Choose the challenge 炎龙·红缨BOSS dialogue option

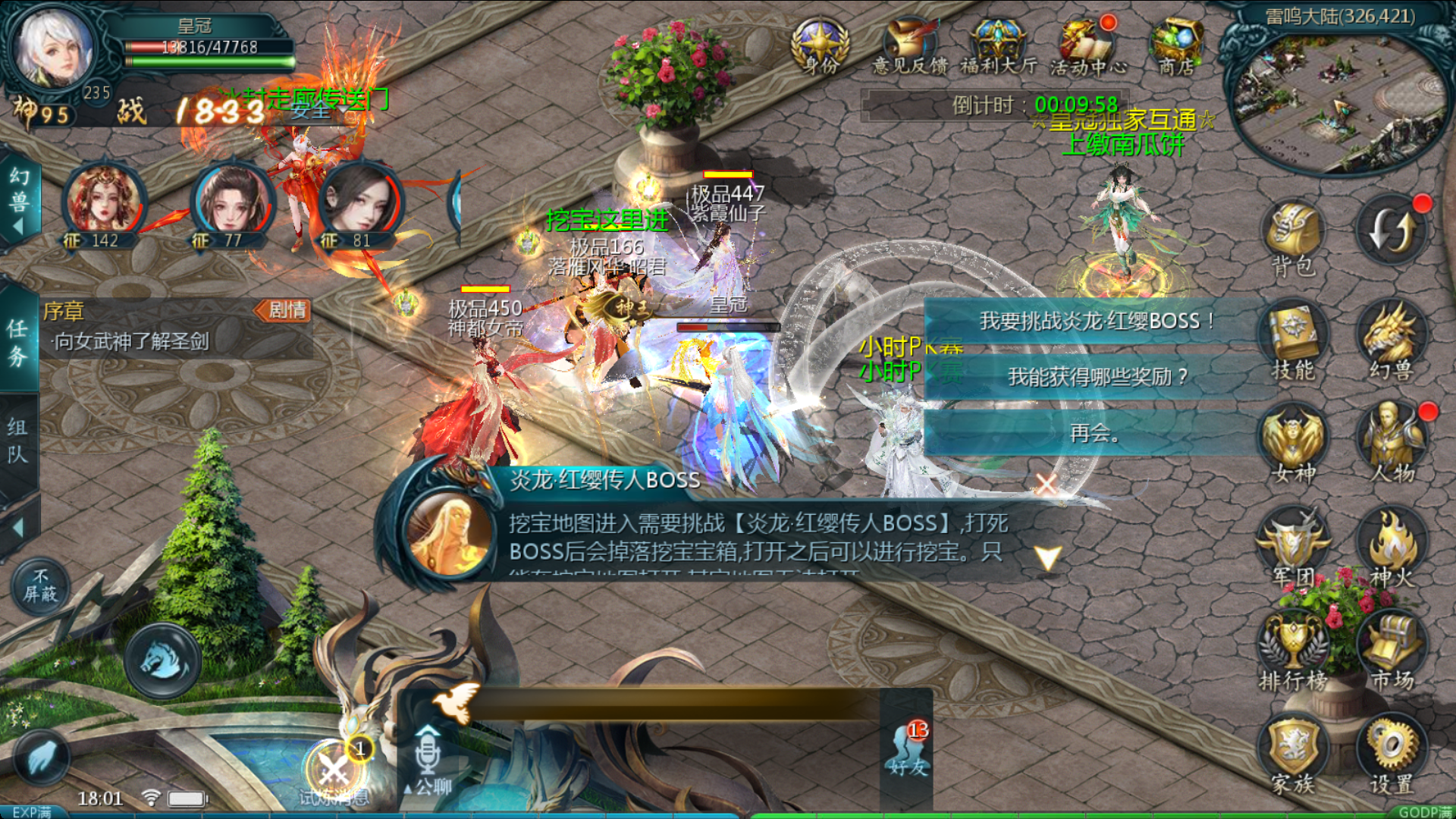pos(1097,322)
